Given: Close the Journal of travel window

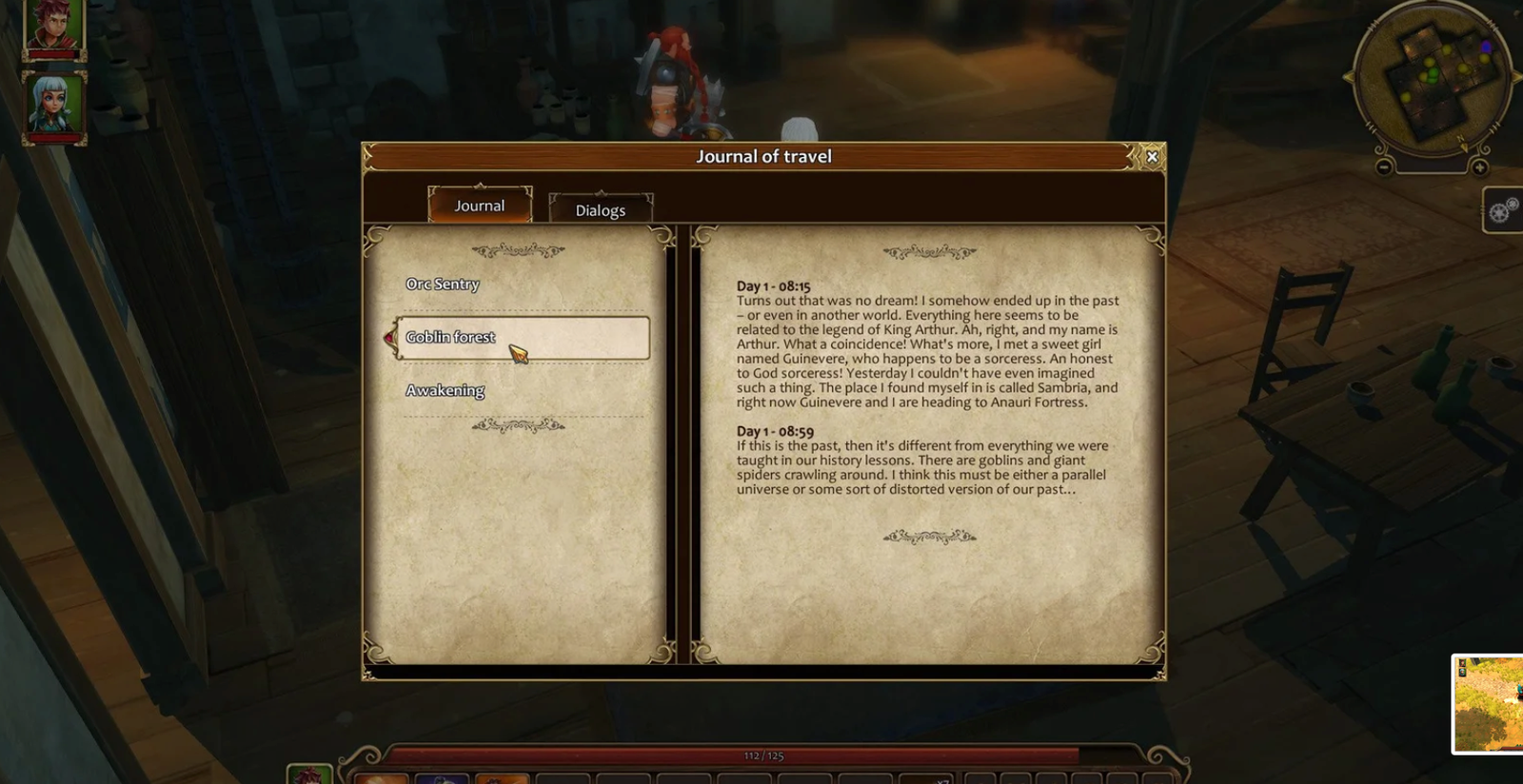Looking at the screenshot, I should pyautogui.click(x=1151, y=156).
